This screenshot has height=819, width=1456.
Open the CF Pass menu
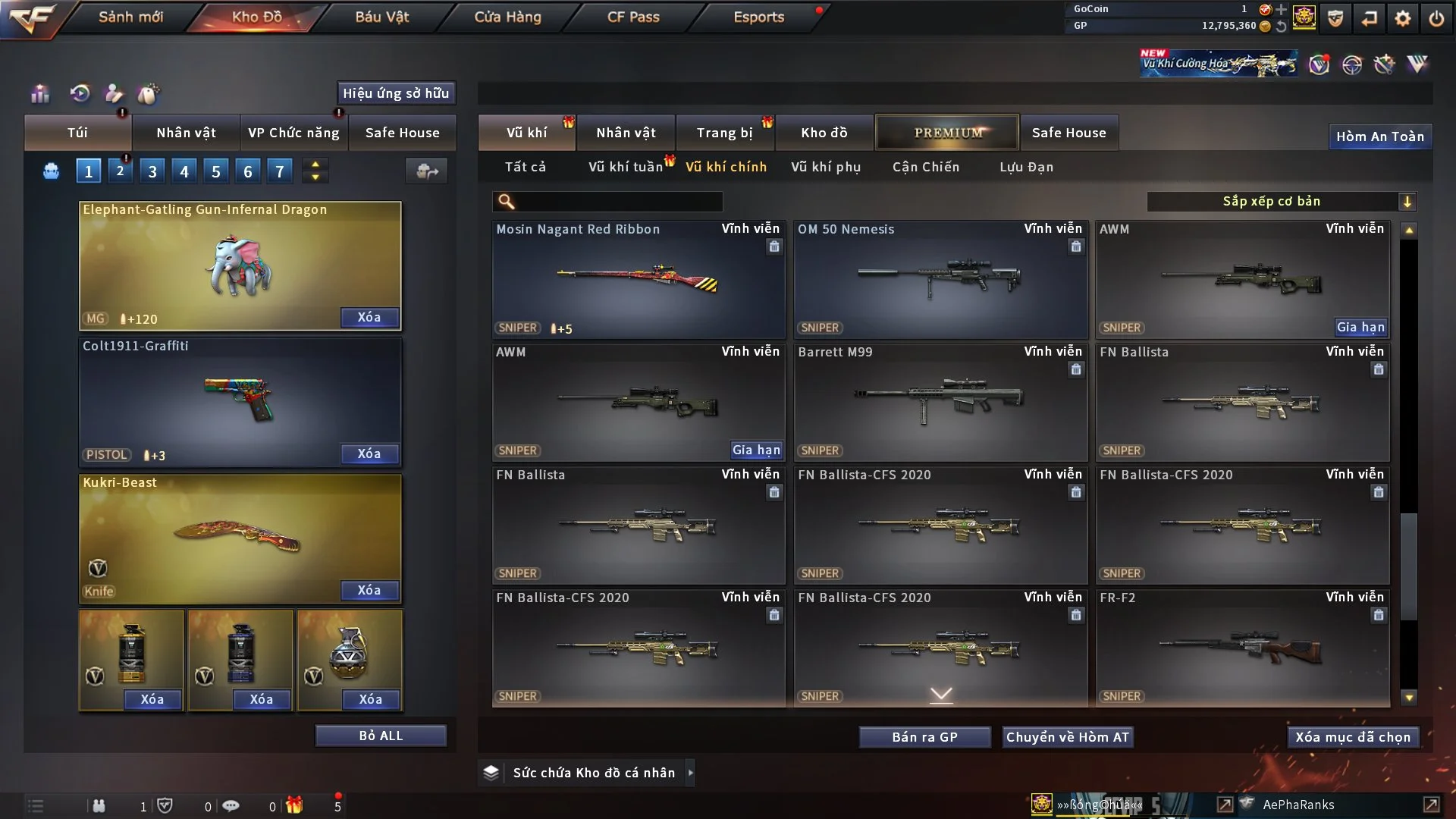pos(633,17)
